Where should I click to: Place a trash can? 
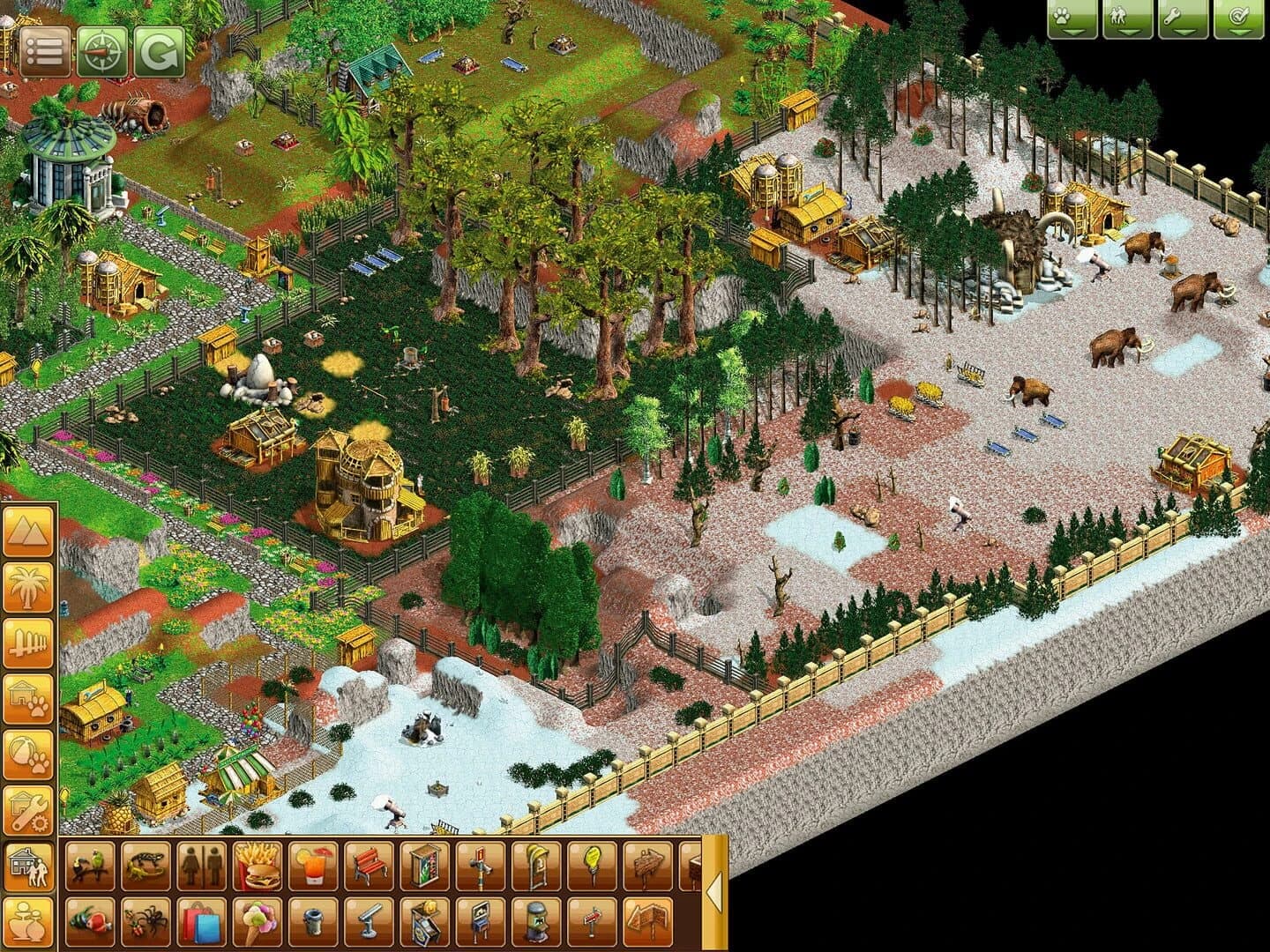(x=313, y=920)
